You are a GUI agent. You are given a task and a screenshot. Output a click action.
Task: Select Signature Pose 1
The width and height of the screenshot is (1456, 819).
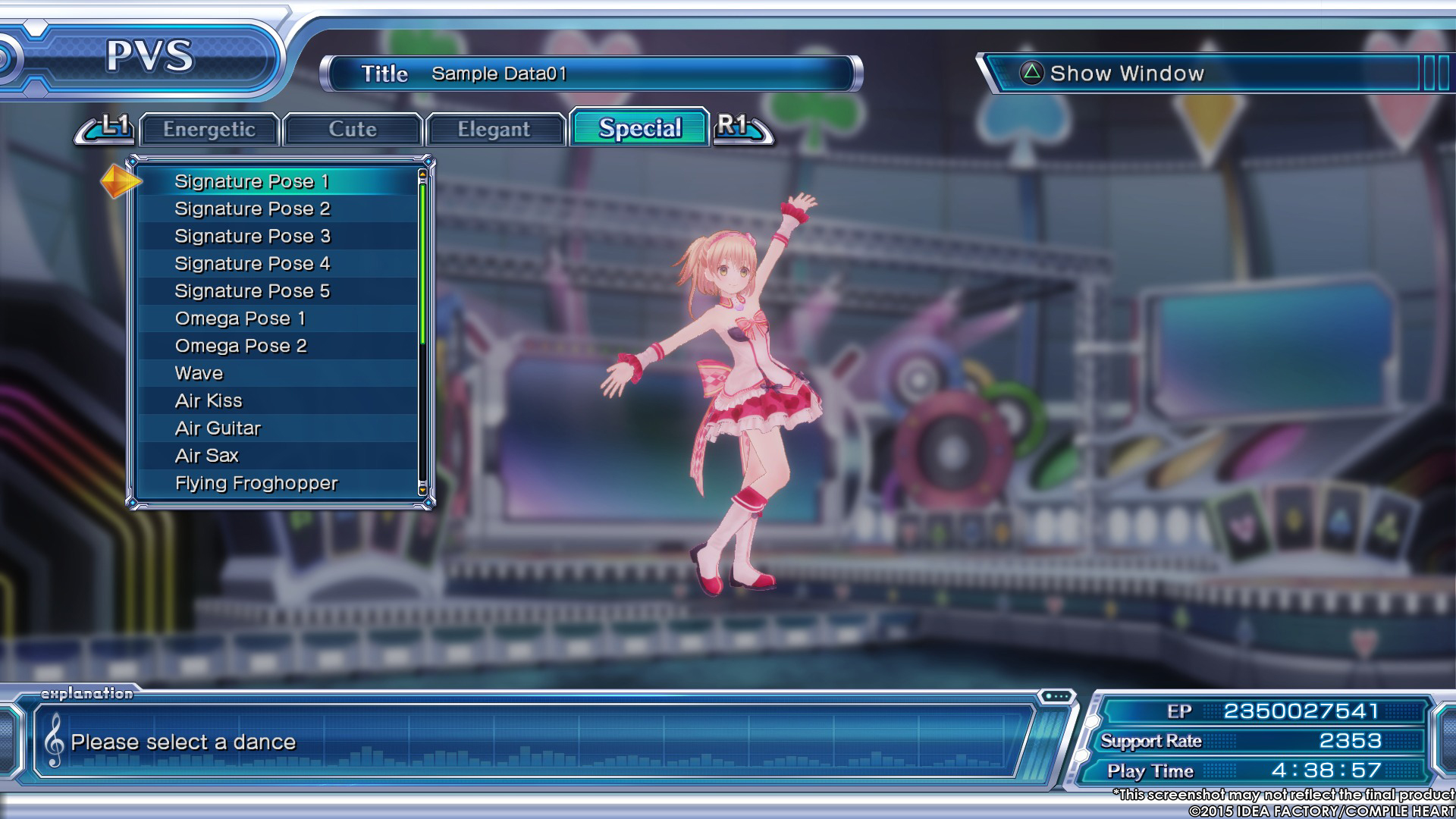tap(252, 182)
